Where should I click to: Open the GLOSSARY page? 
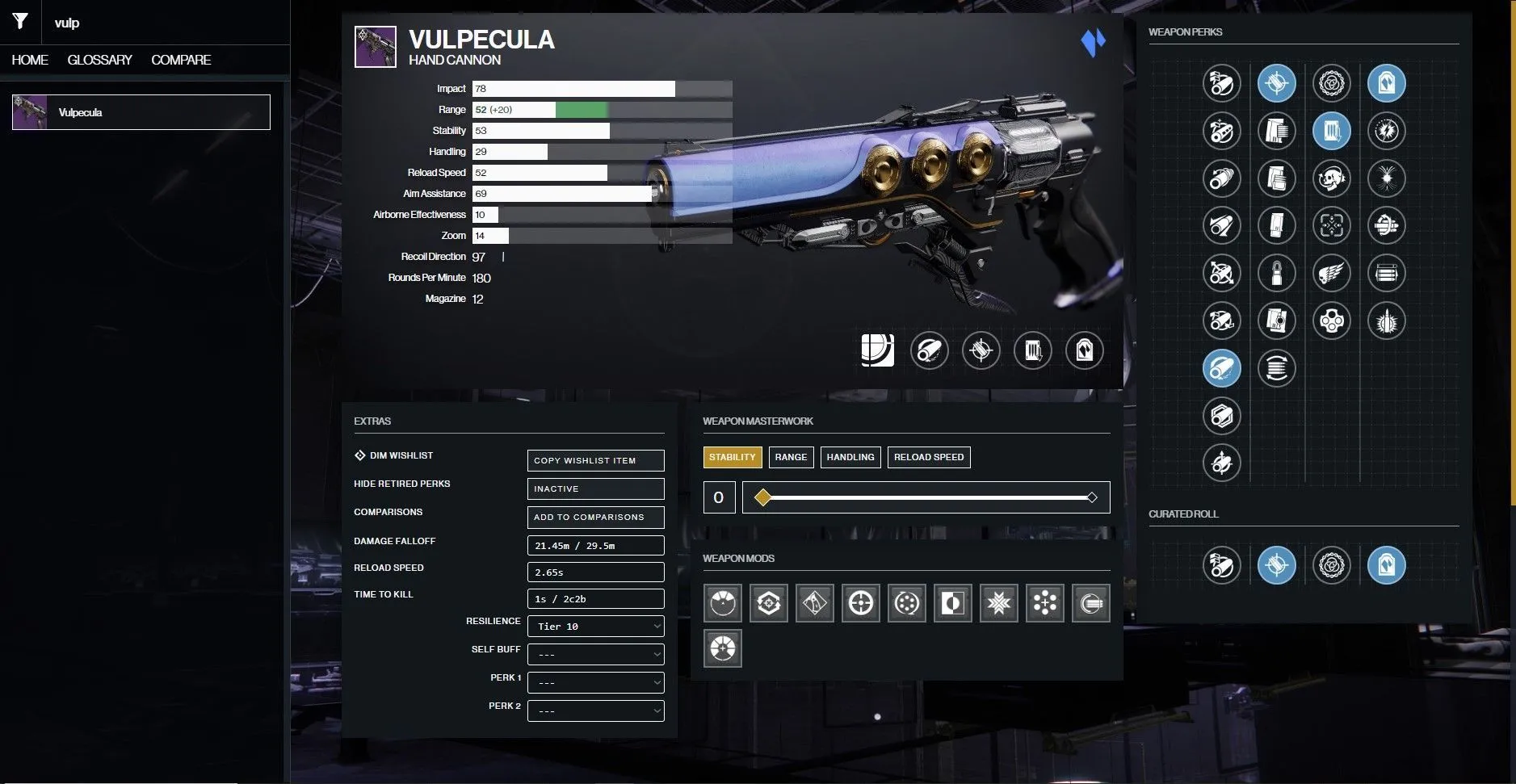100,59
